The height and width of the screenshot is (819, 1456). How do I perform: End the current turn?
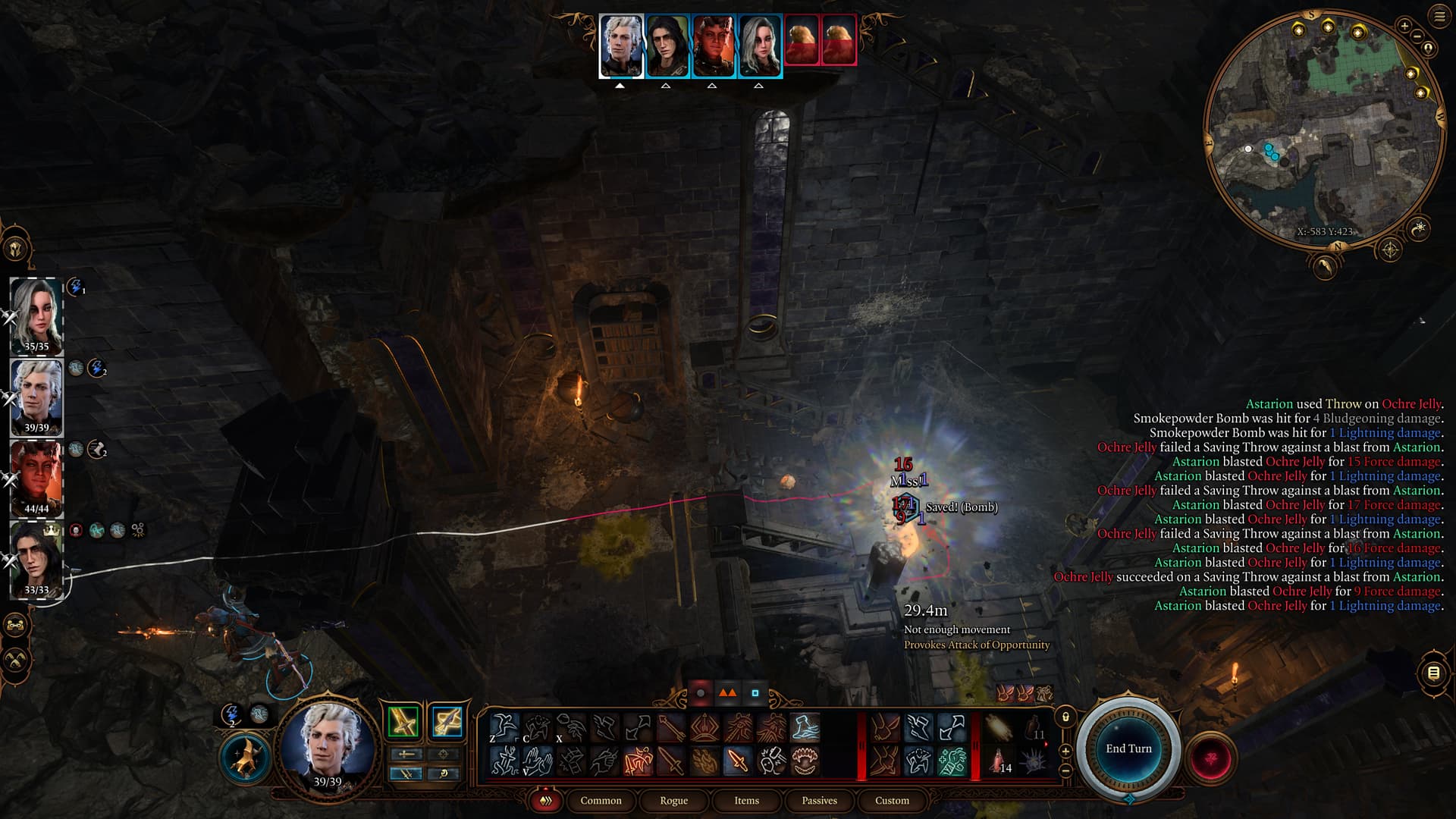pyautogui.click(x=1128, y=748)
